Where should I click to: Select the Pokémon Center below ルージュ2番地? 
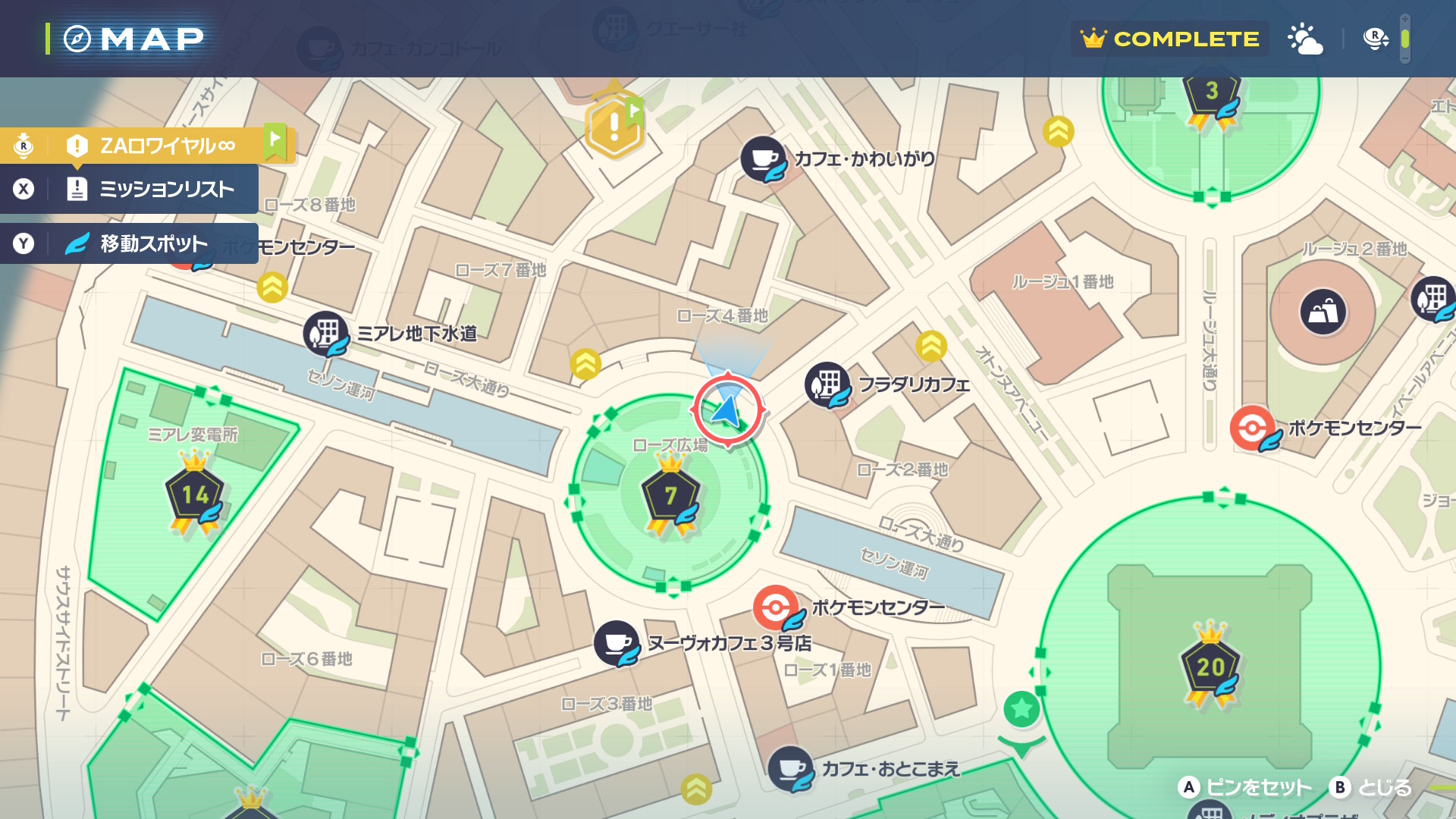1252,428
